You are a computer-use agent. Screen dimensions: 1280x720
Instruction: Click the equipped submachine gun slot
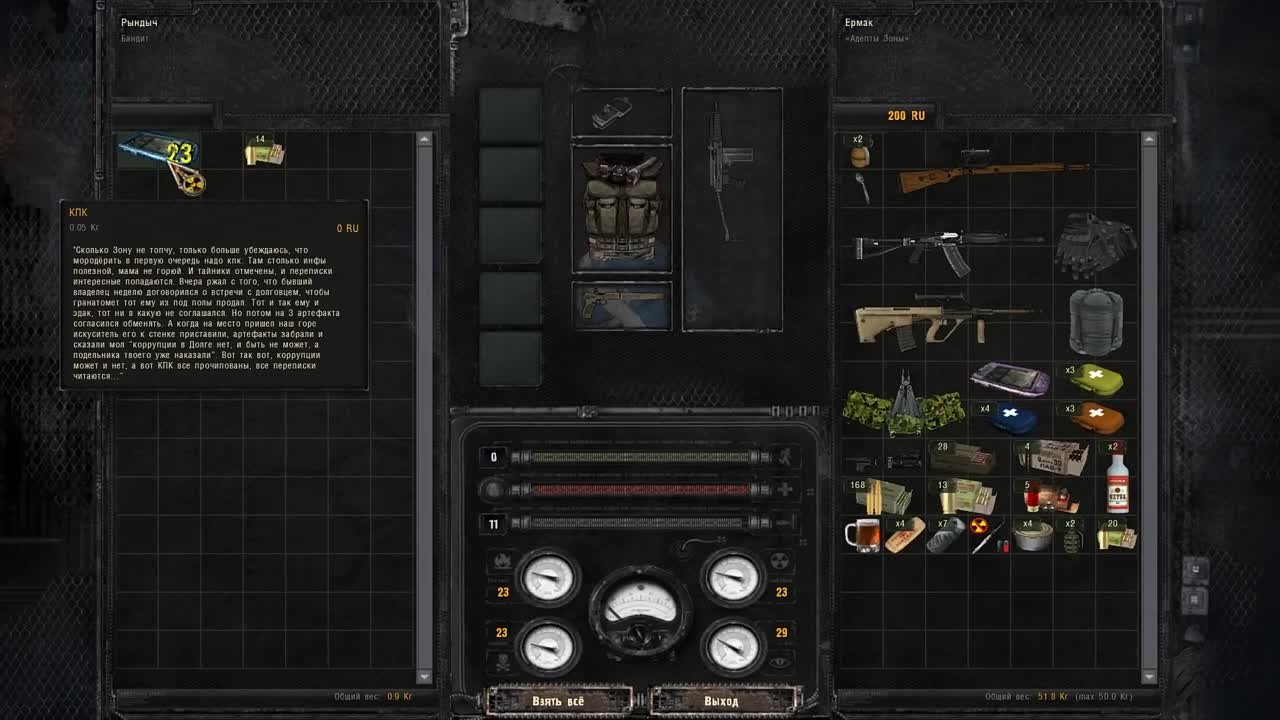tap(731, 208)
